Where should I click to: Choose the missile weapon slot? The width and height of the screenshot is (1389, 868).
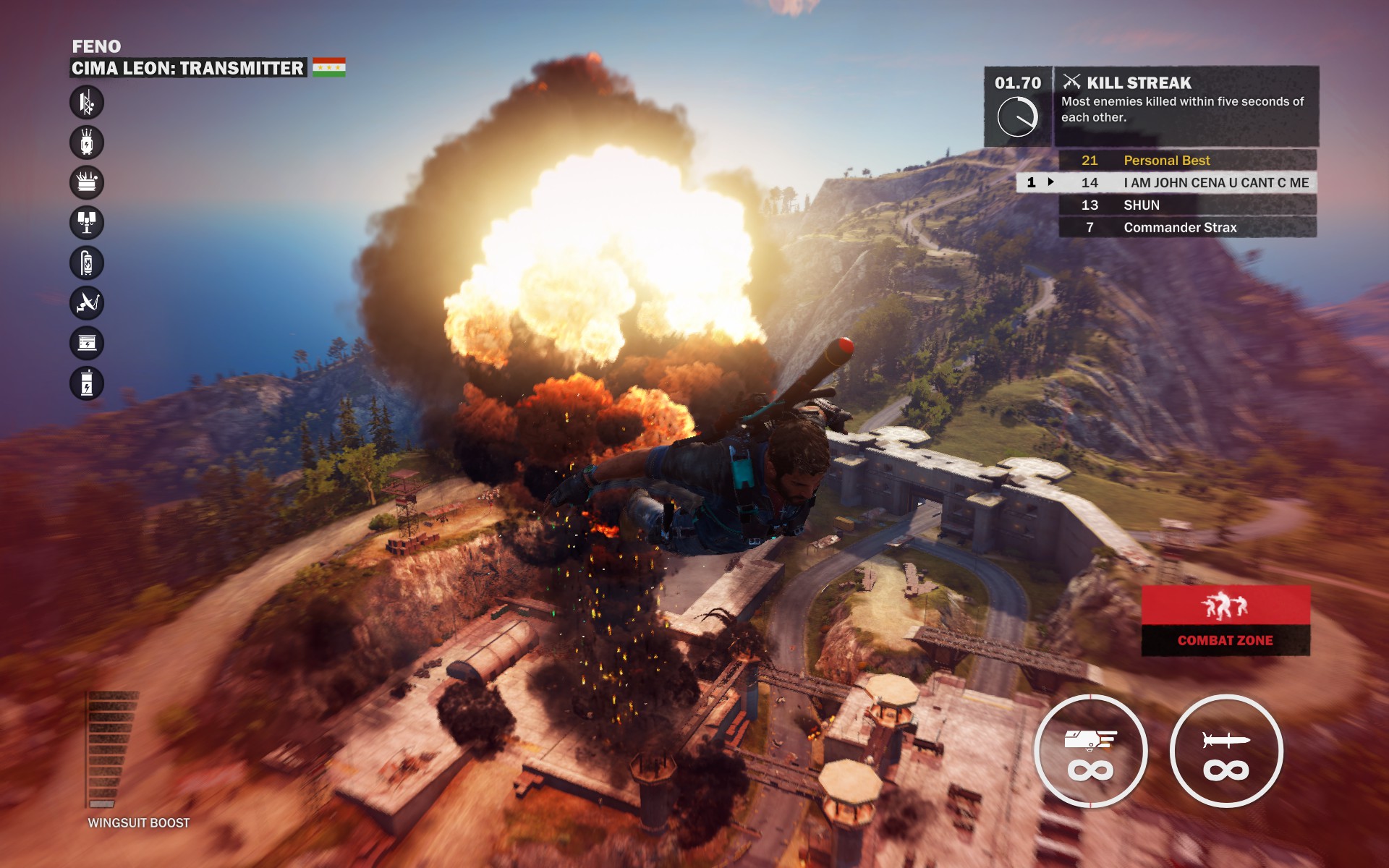click(x=1226, y=751)
